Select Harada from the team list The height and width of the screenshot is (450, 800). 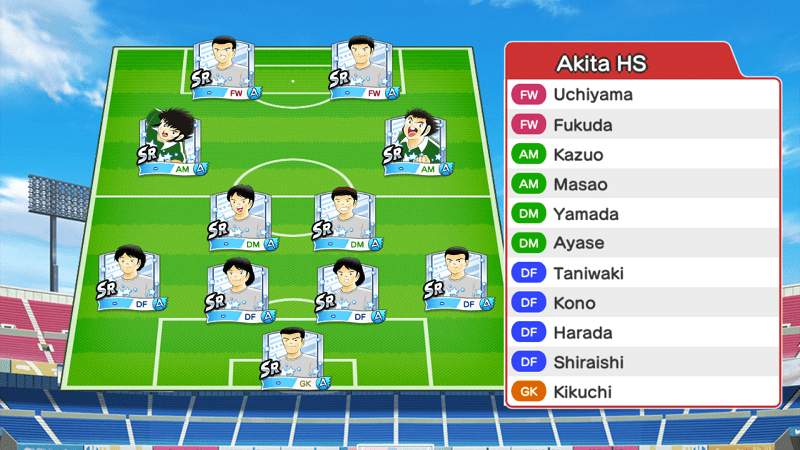[642, 332]
